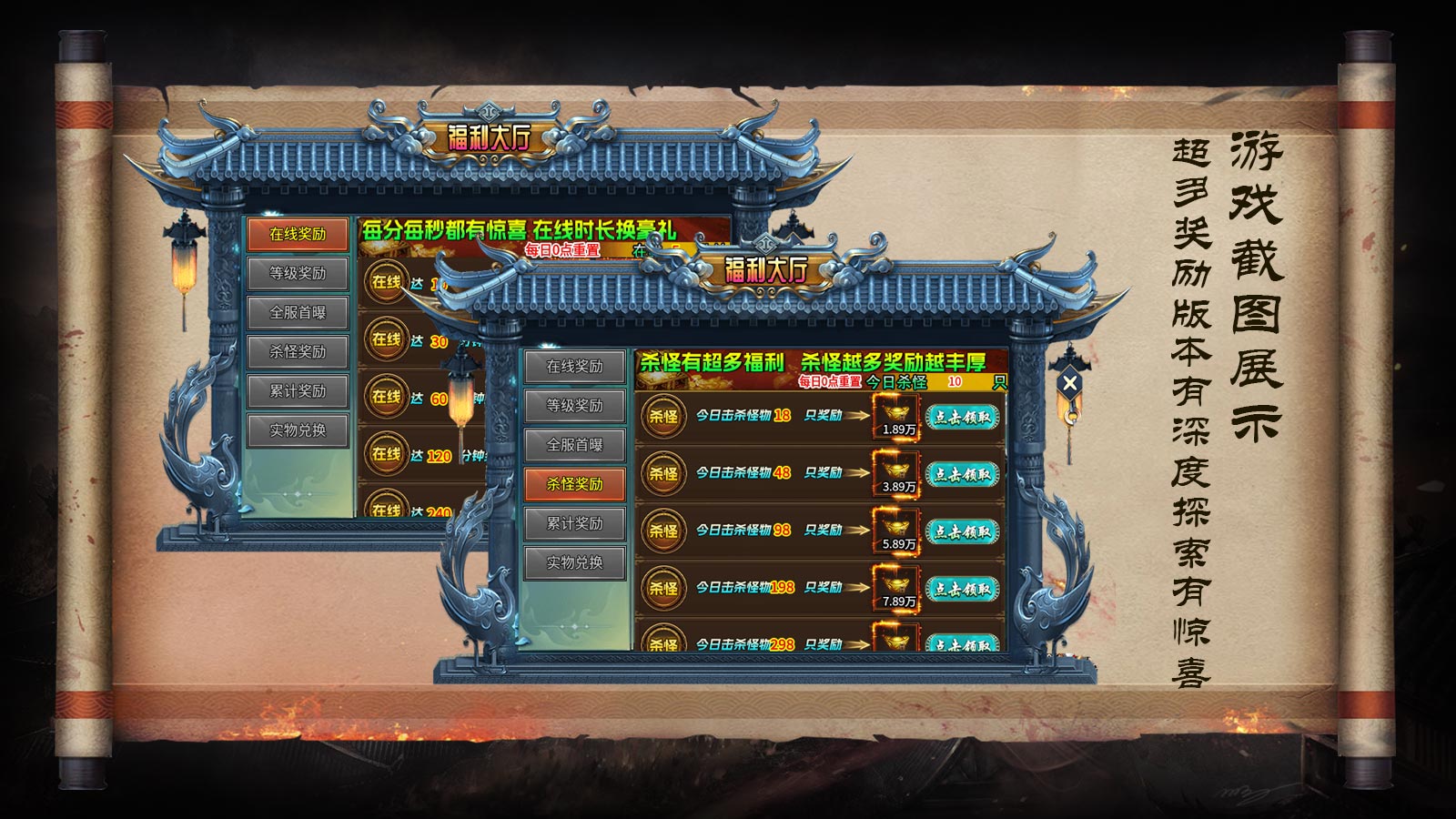The image size is (1456, 819).
Task: Close the front 福利大厅 window with the X
Action: (1070, 383)
